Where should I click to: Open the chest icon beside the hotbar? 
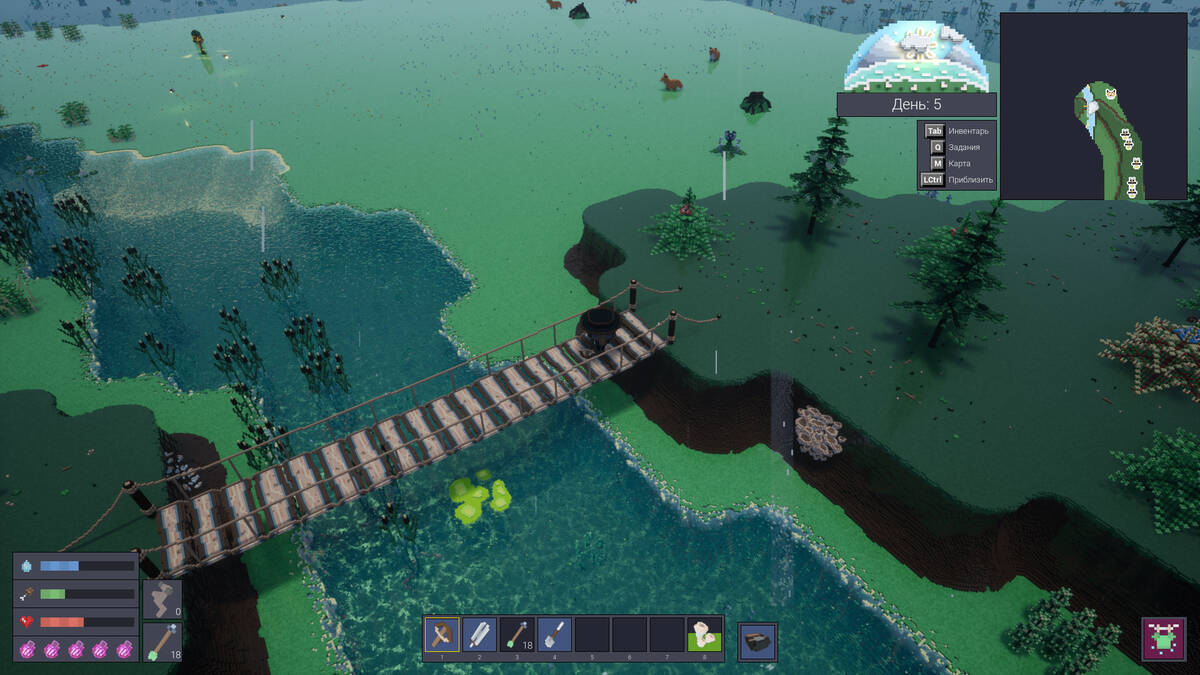coord(758,641)
